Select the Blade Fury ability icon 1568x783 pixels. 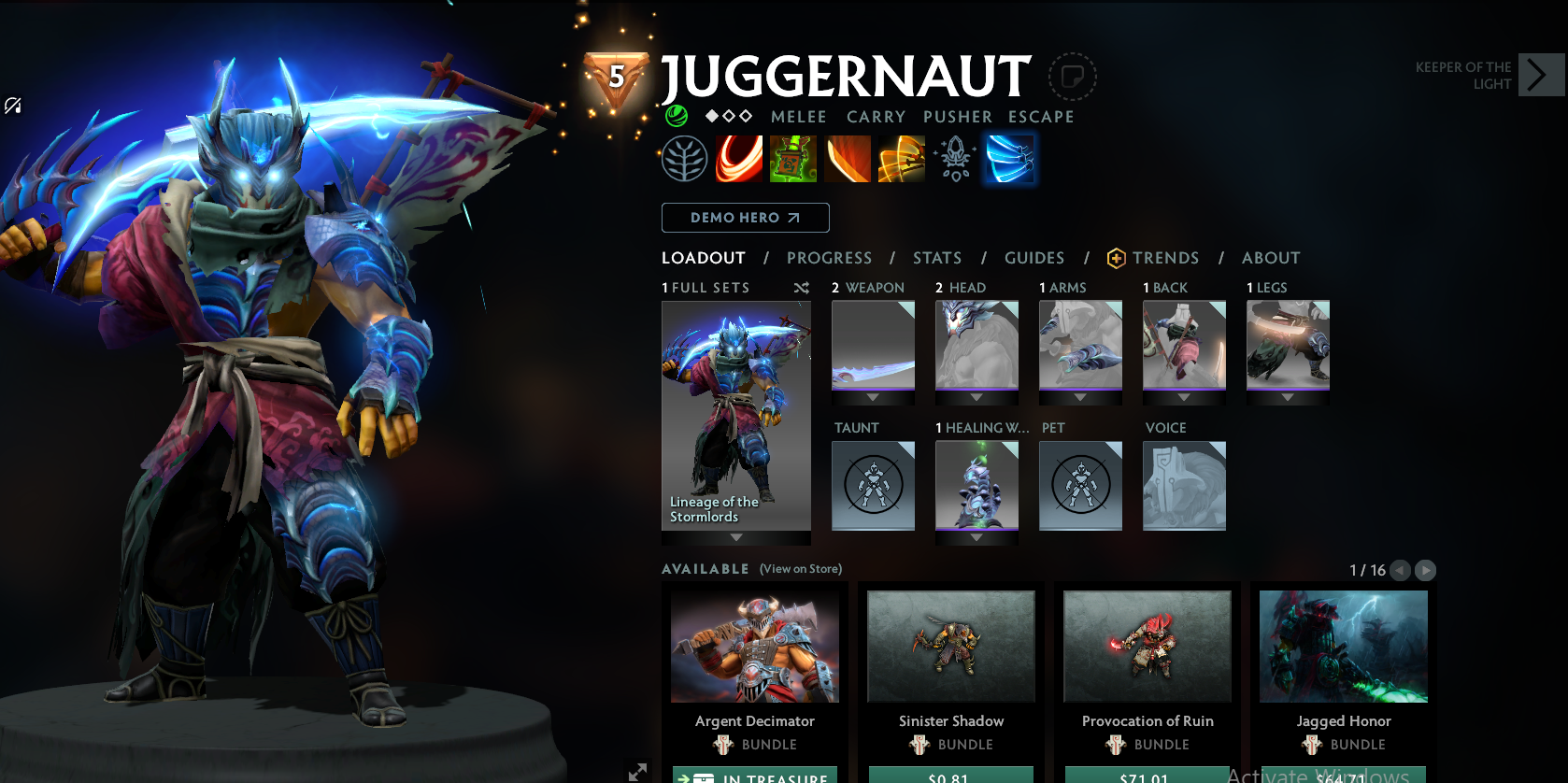tap(739, 159)
